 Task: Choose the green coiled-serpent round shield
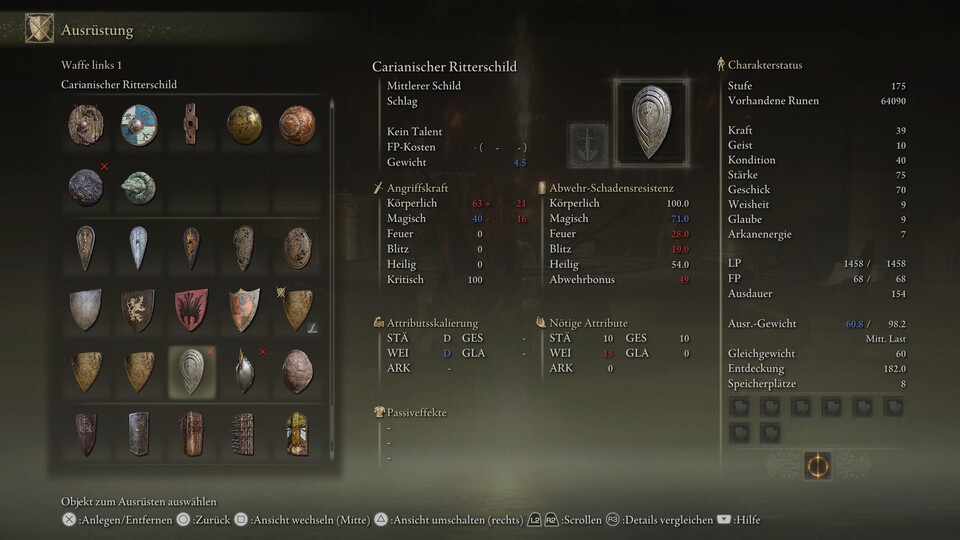pos(138,186)
